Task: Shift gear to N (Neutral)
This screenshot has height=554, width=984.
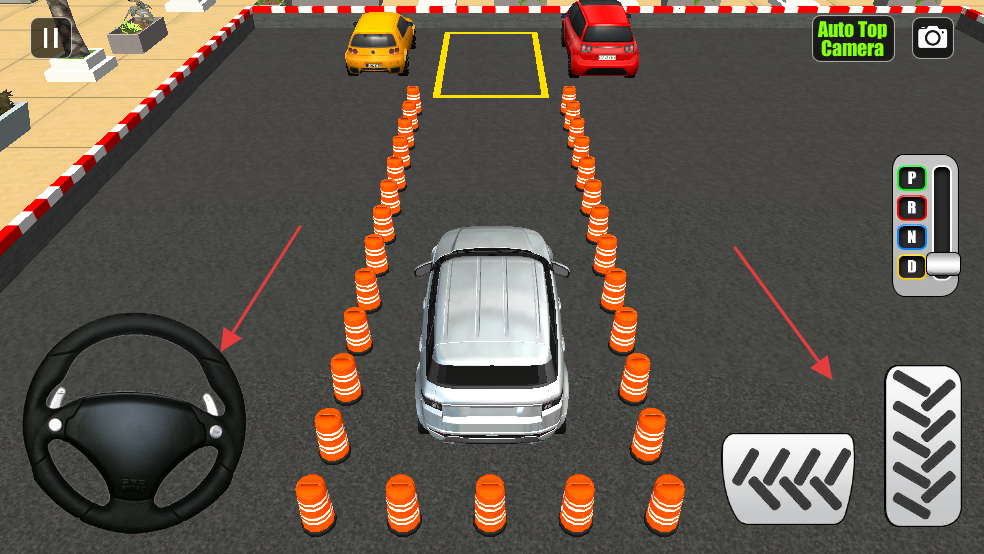Action: [912, 237]
